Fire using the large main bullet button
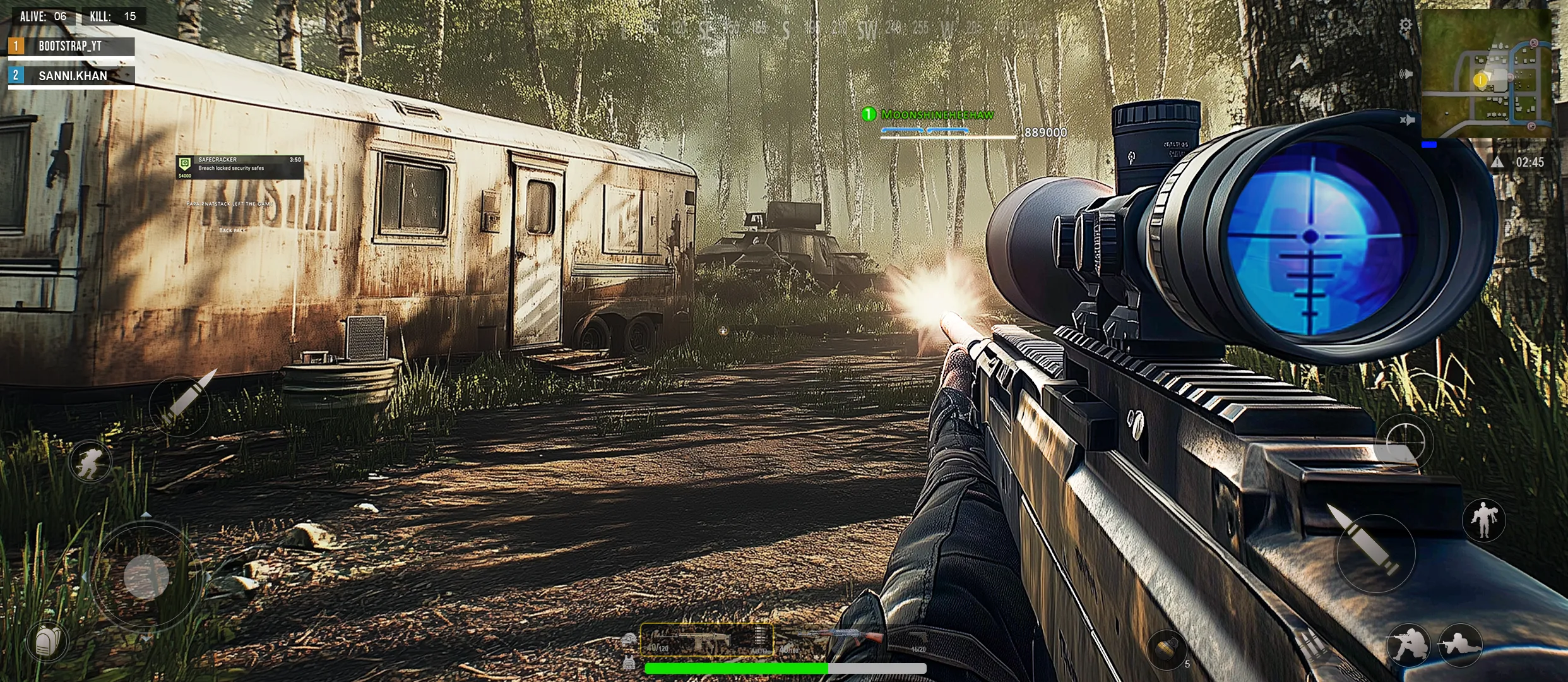The height and width of the screenshot is (682, 1568). pos(1375,552)
